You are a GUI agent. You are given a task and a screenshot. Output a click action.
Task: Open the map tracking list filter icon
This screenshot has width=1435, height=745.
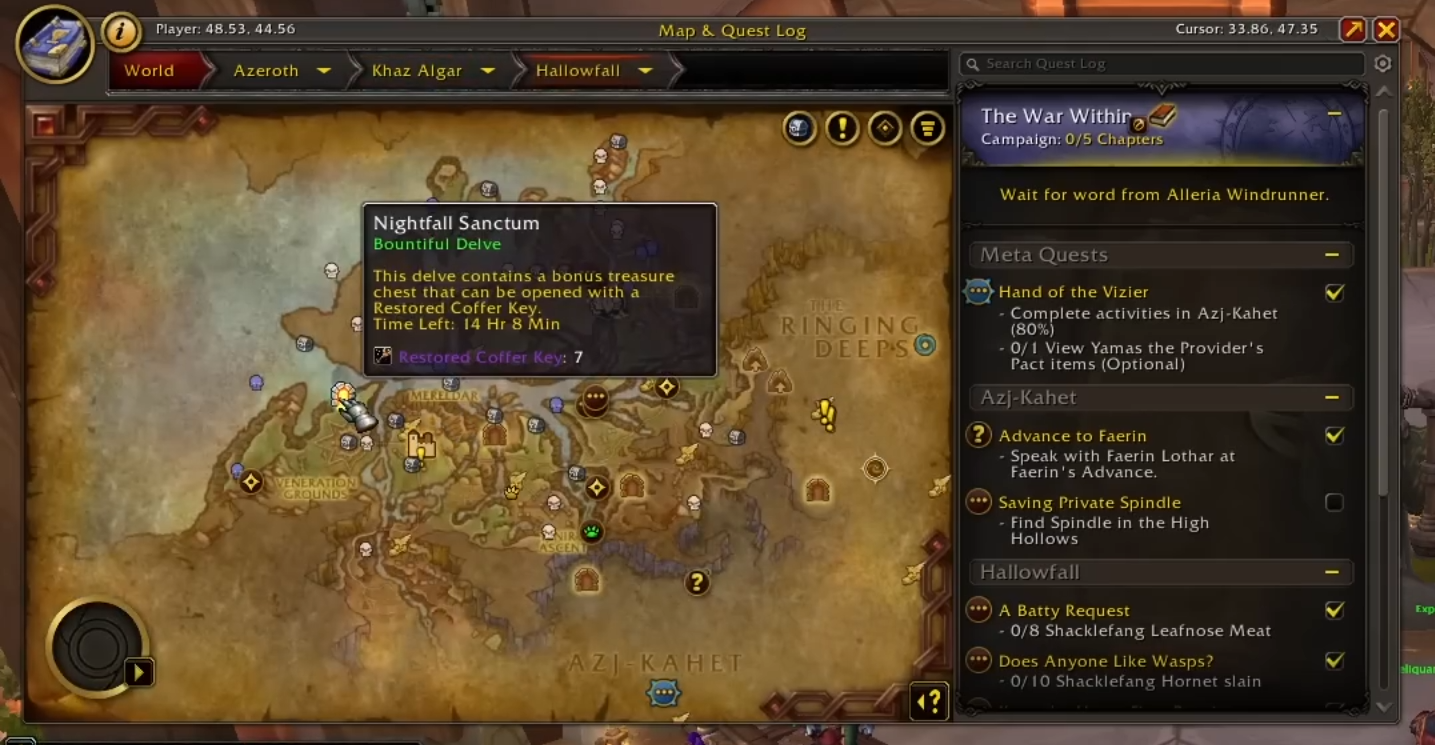click(928, 129)
